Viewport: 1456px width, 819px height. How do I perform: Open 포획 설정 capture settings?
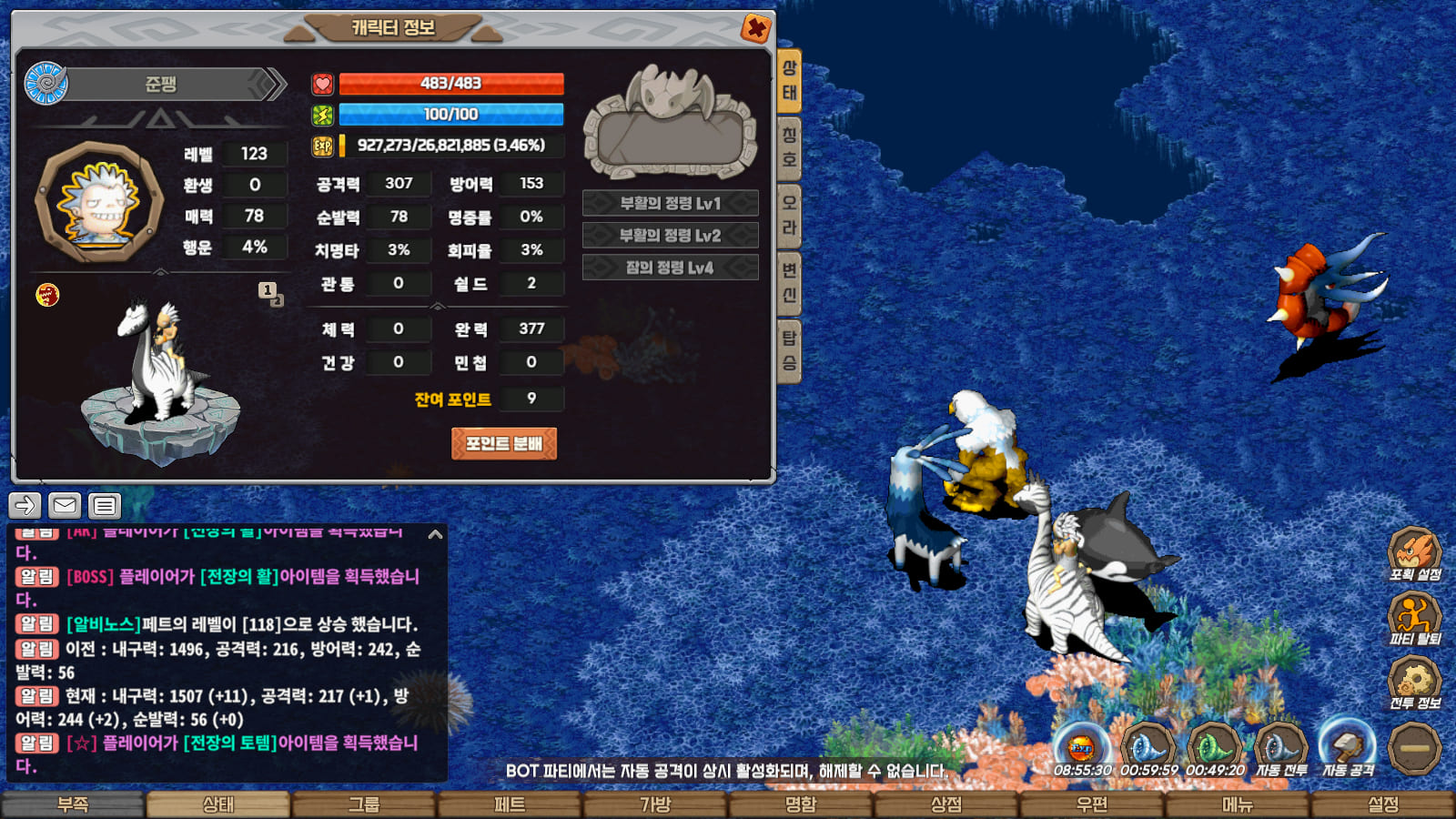[1414, 552]
